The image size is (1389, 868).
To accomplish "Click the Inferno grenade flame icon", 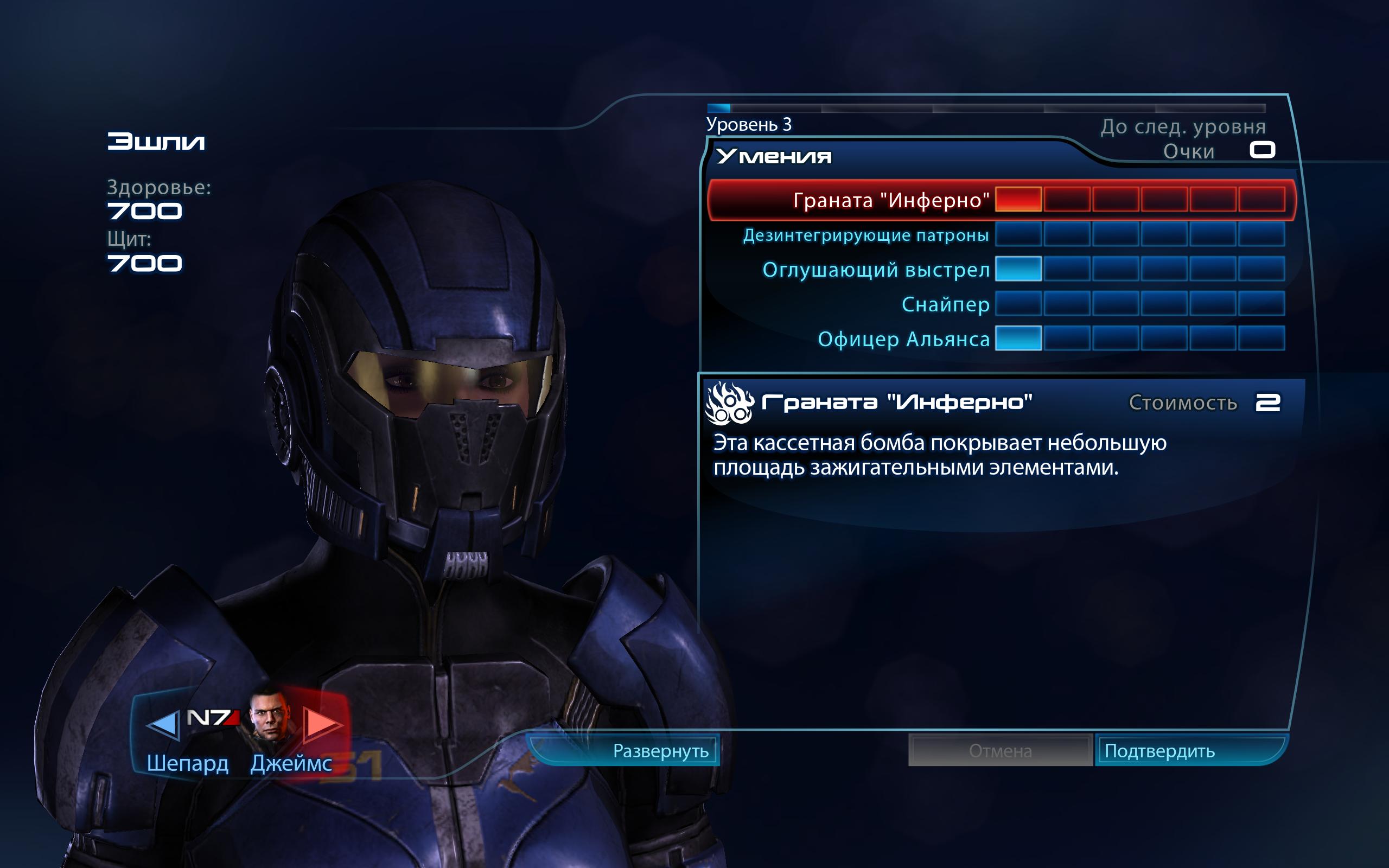I will coord(730,404).
